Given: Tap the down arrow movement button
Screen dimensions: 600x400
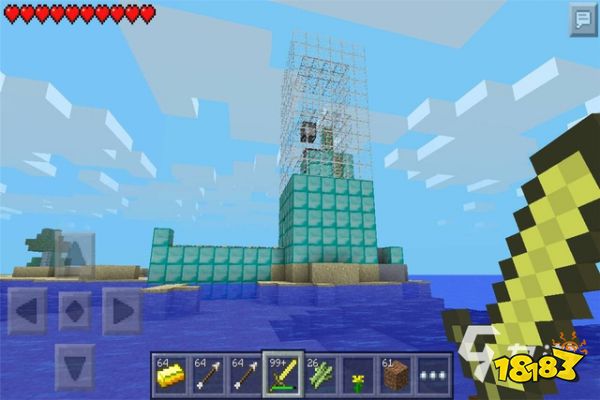Looking at the screenshot, I should tap(74, 364).
